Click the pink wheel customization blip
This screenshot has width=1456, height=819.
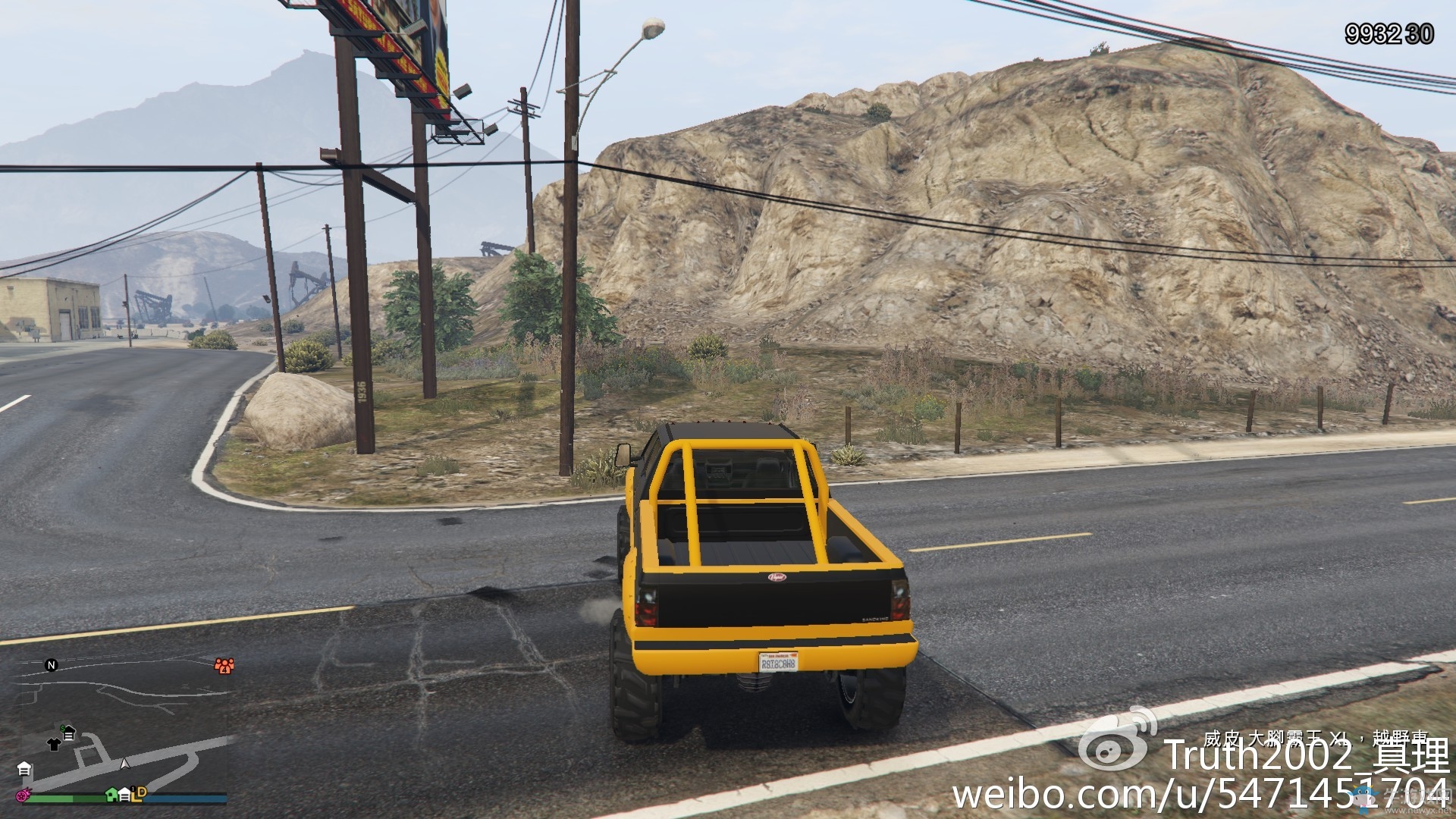pyautogui.click(x=23, y=795)
